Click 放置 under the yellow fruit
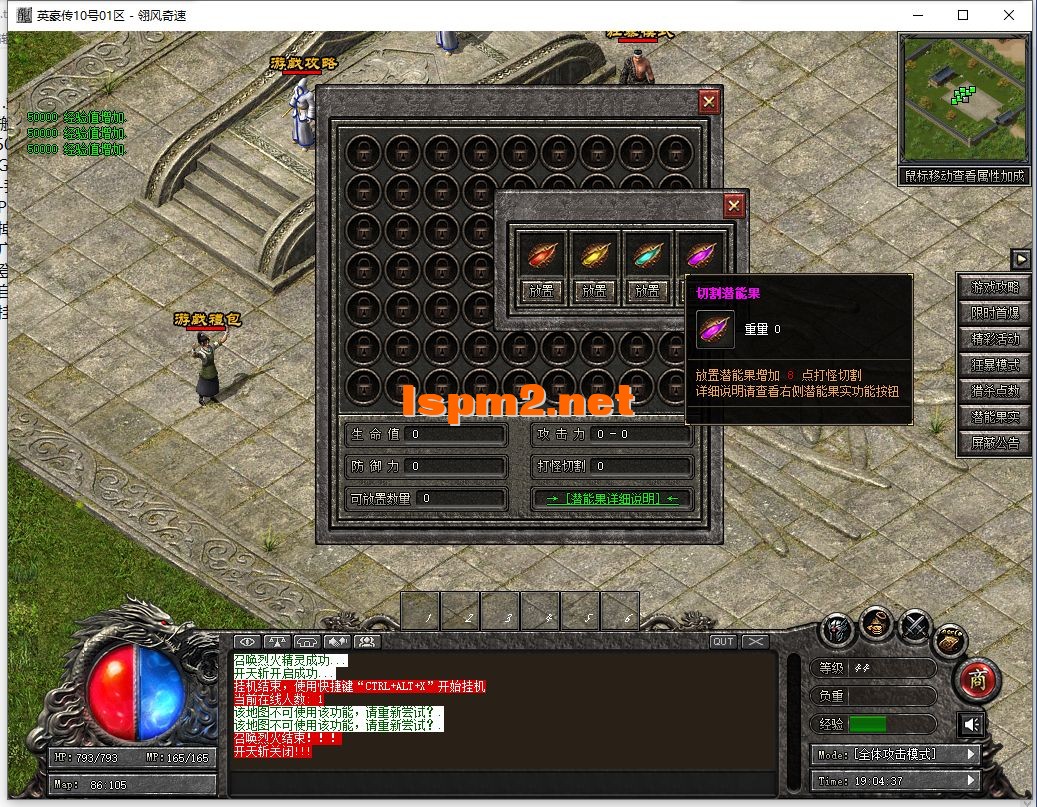This screenshot has height=807, width=1037. (x=595, y=291)
